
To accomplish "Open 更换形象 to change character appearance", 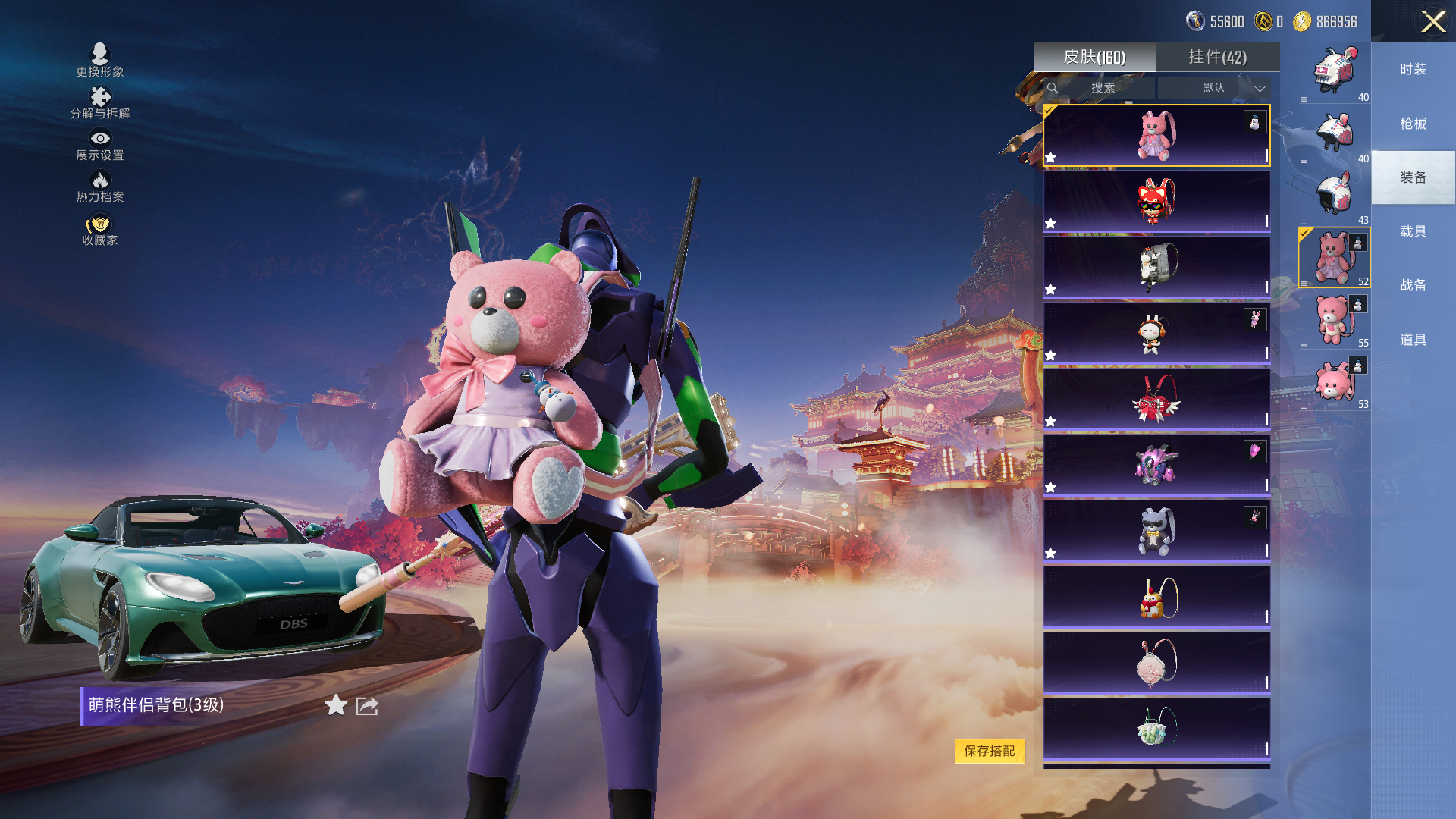I will [x=100, y=60].
